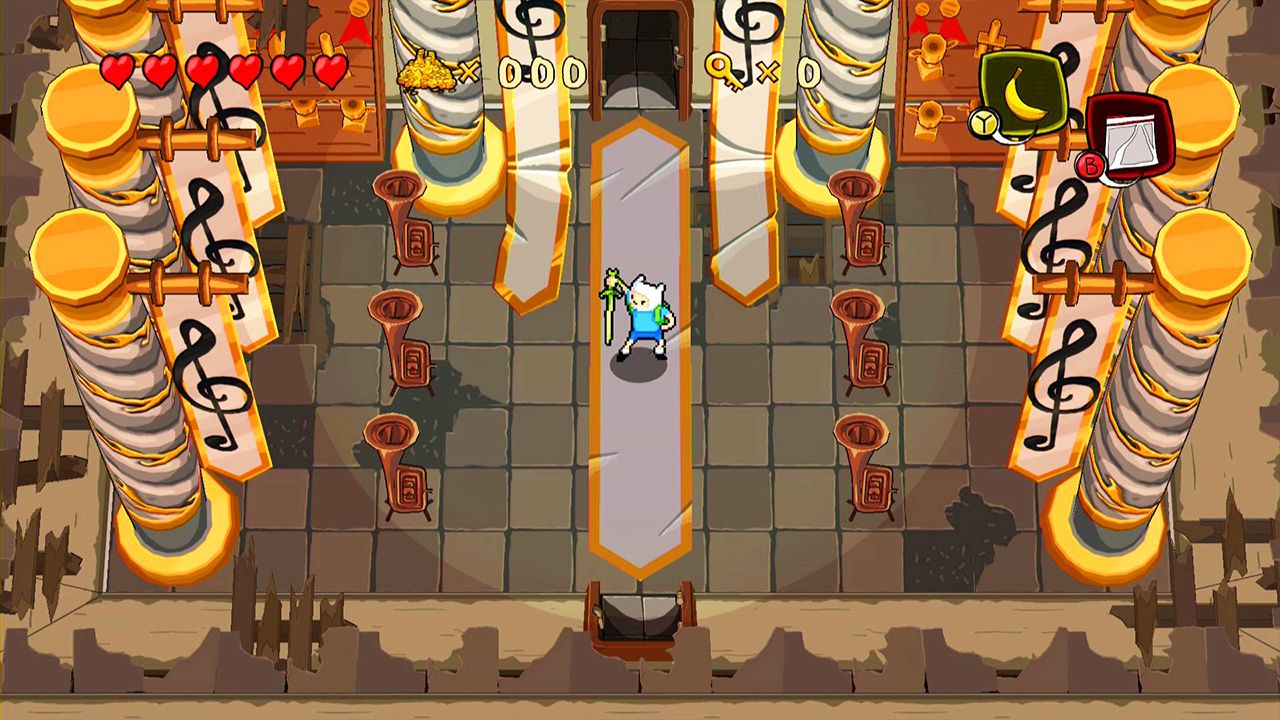The width and height of the screenshot is (1280, 720).
Task: Open the door at the bottom of the room
Action: 640,615
